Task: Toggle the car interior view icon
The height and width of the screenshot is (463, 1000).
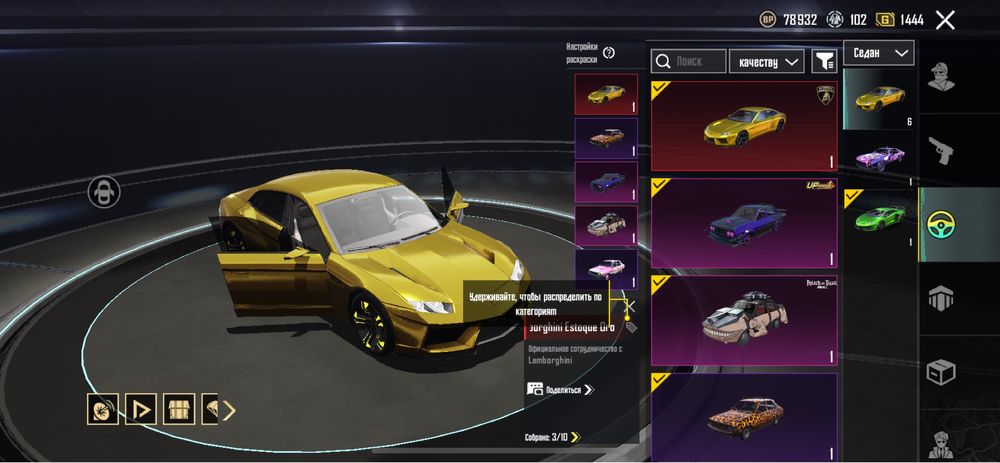Action: 104,191
